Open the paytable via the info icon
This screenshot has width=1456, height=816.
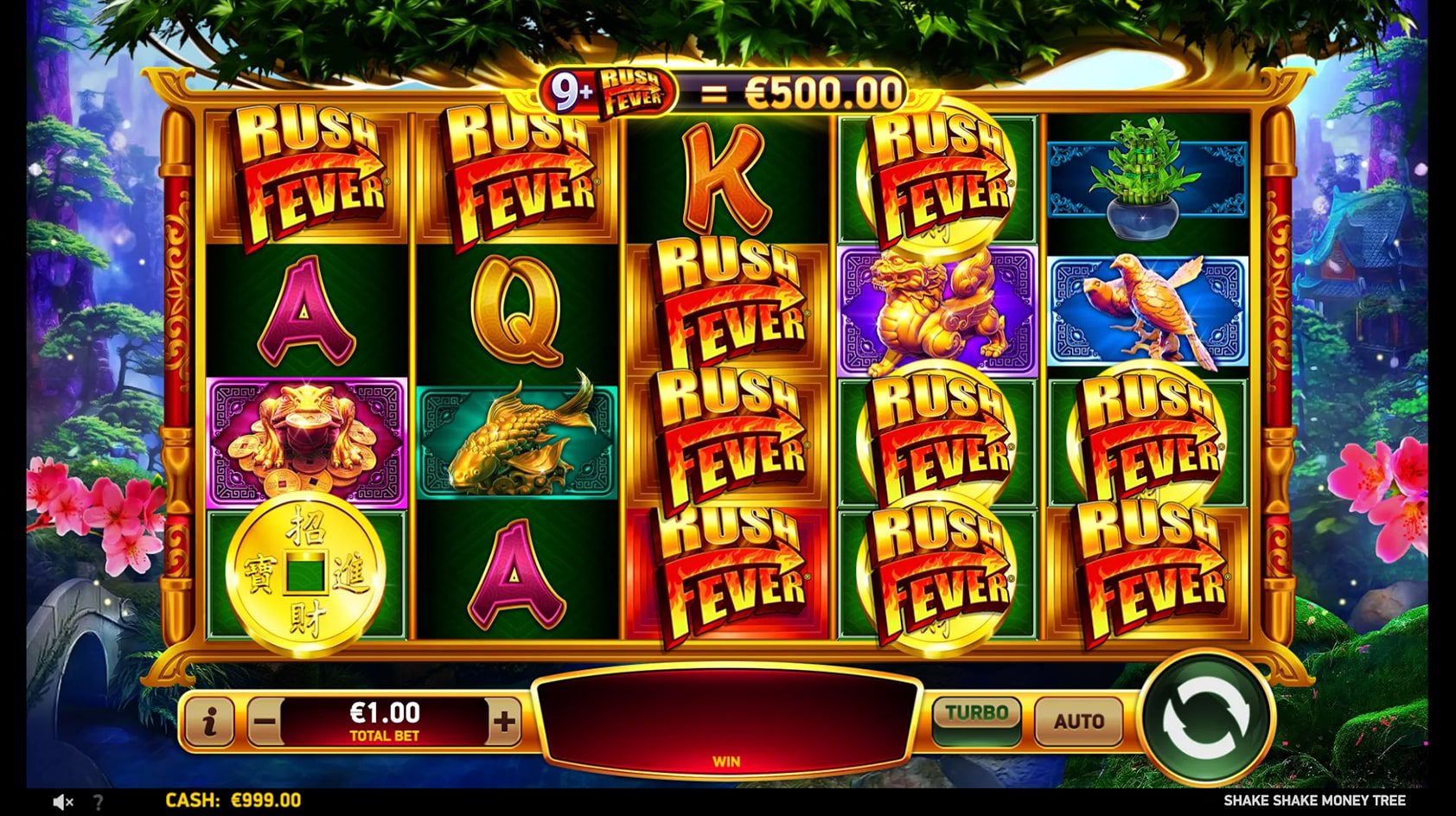pyautogui.click(x=210, y=720)
